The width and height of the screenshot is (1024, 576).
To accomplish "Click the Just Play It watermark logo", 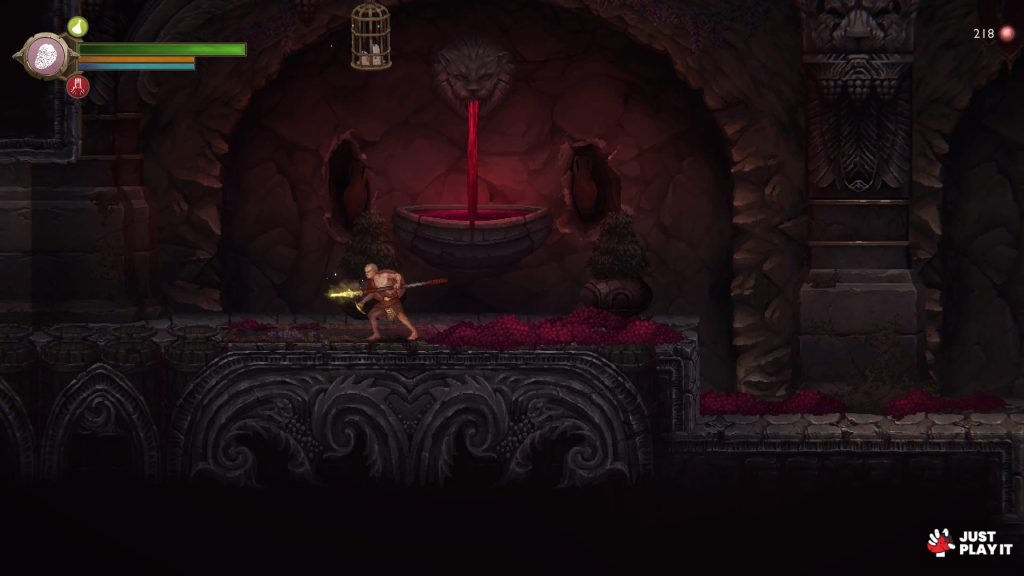I will (969, 542).
